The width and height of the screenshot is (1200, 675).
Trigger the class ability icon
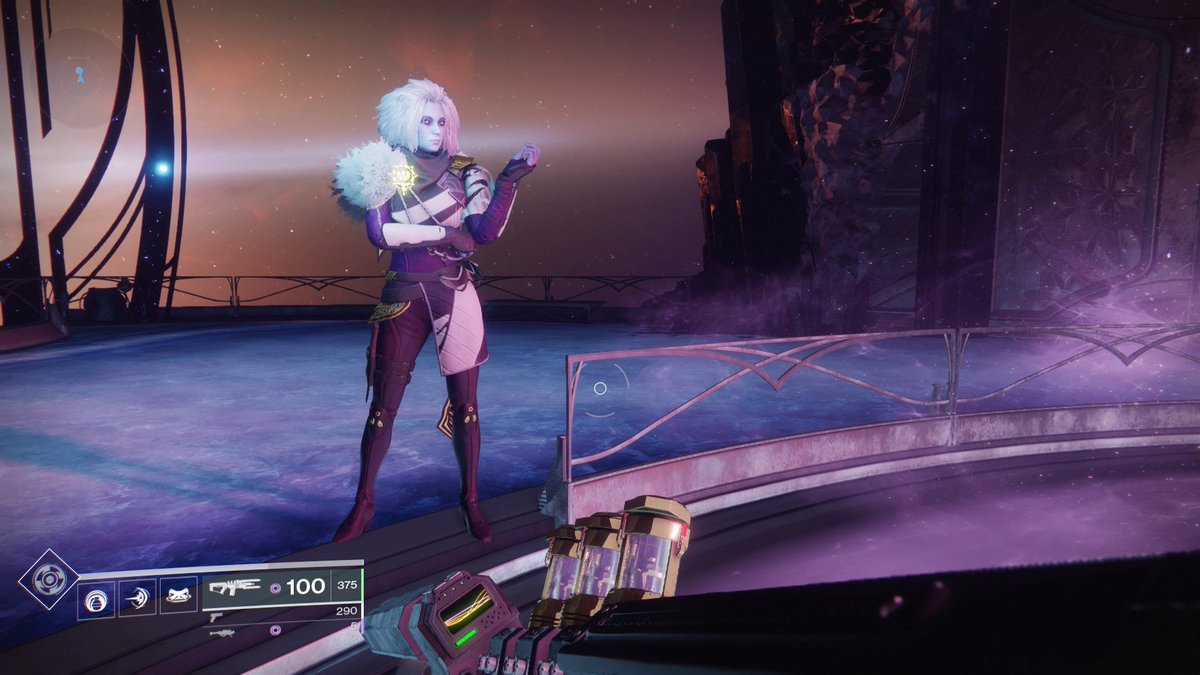pos(179,597)
